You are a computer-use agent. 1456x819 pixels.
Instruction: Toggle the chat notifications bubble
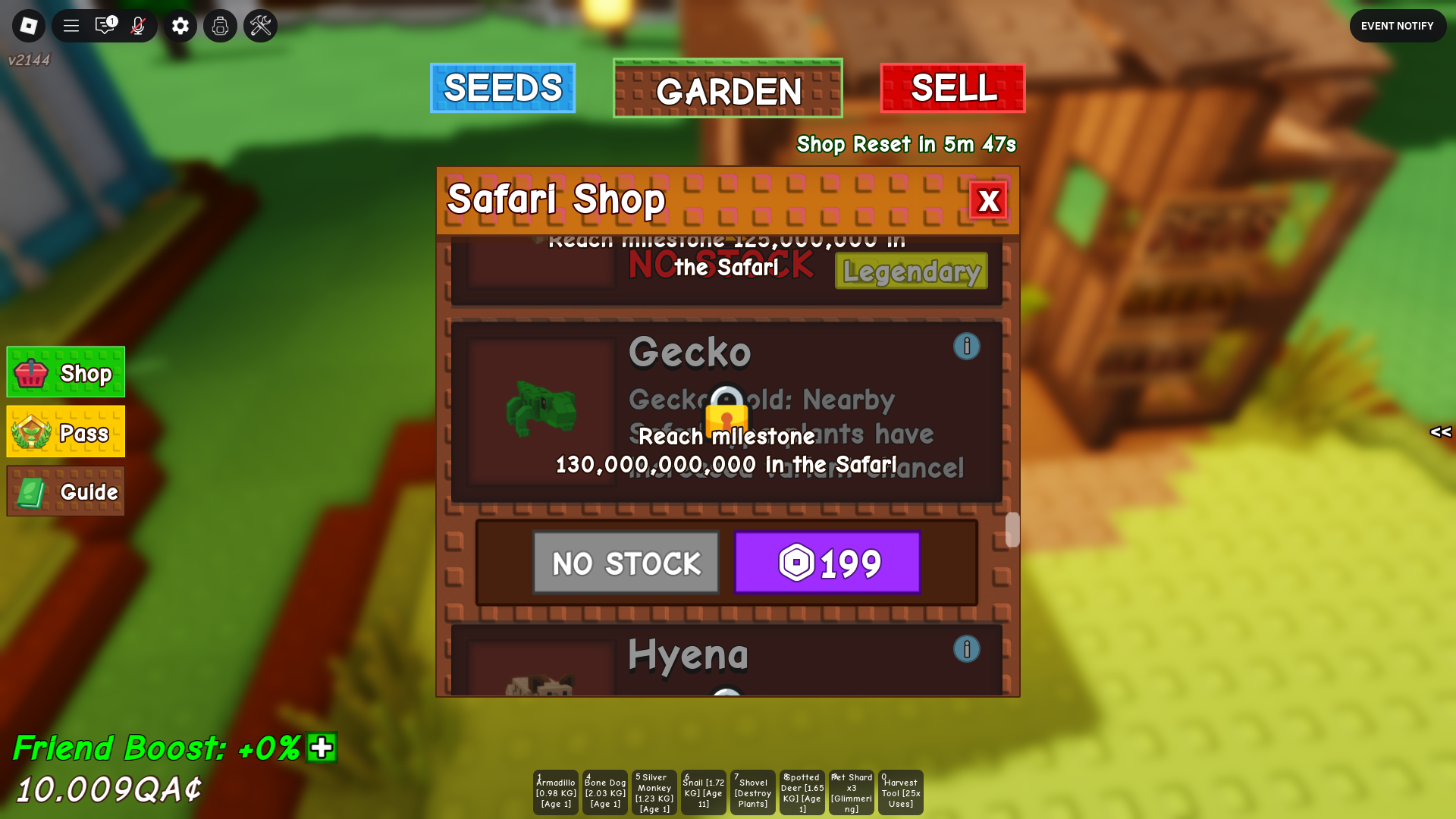tap(105, 25)
